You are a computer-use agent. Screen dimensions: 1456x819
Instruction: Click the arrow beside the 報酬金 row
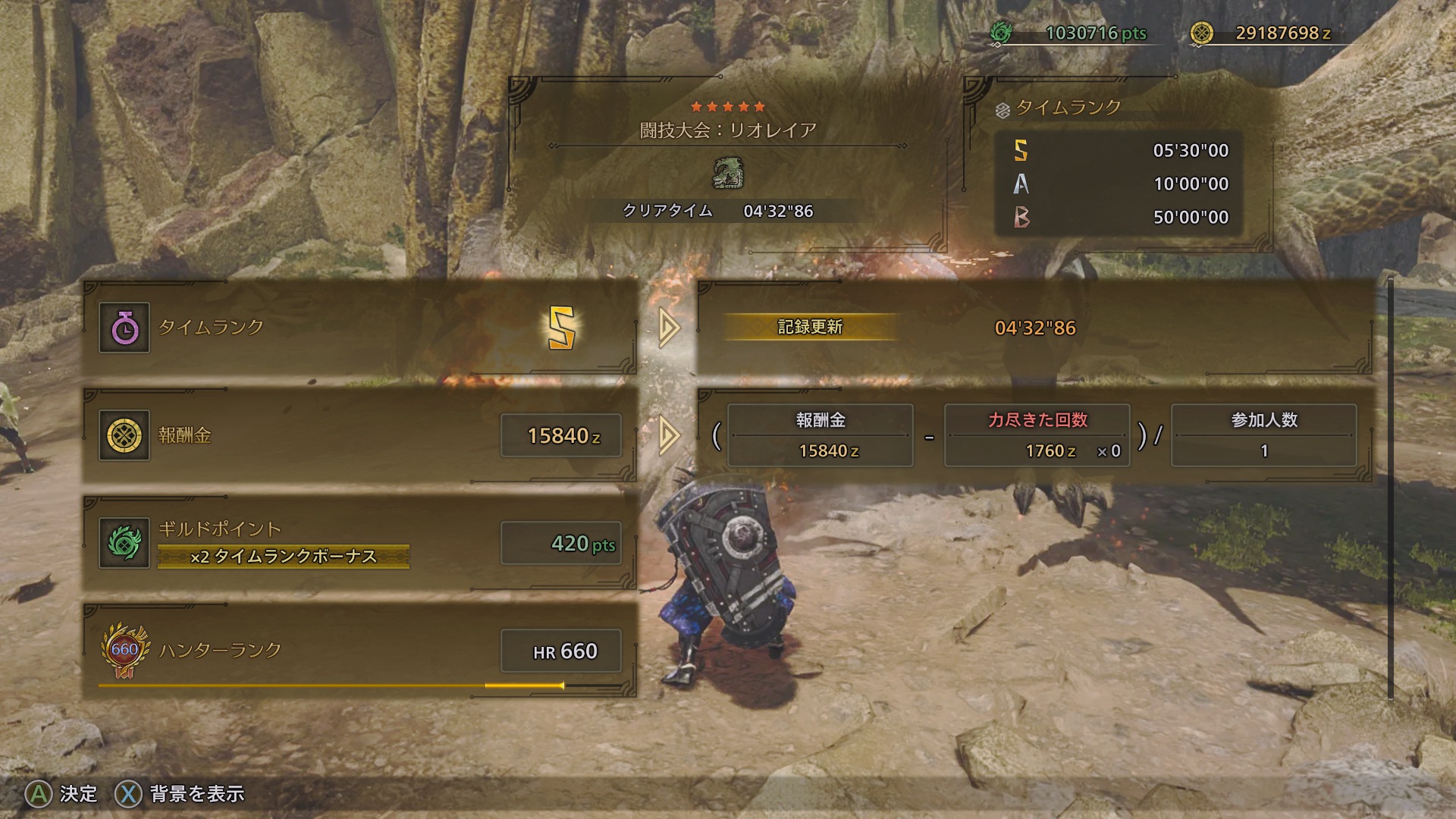click(x=668, y=435)
